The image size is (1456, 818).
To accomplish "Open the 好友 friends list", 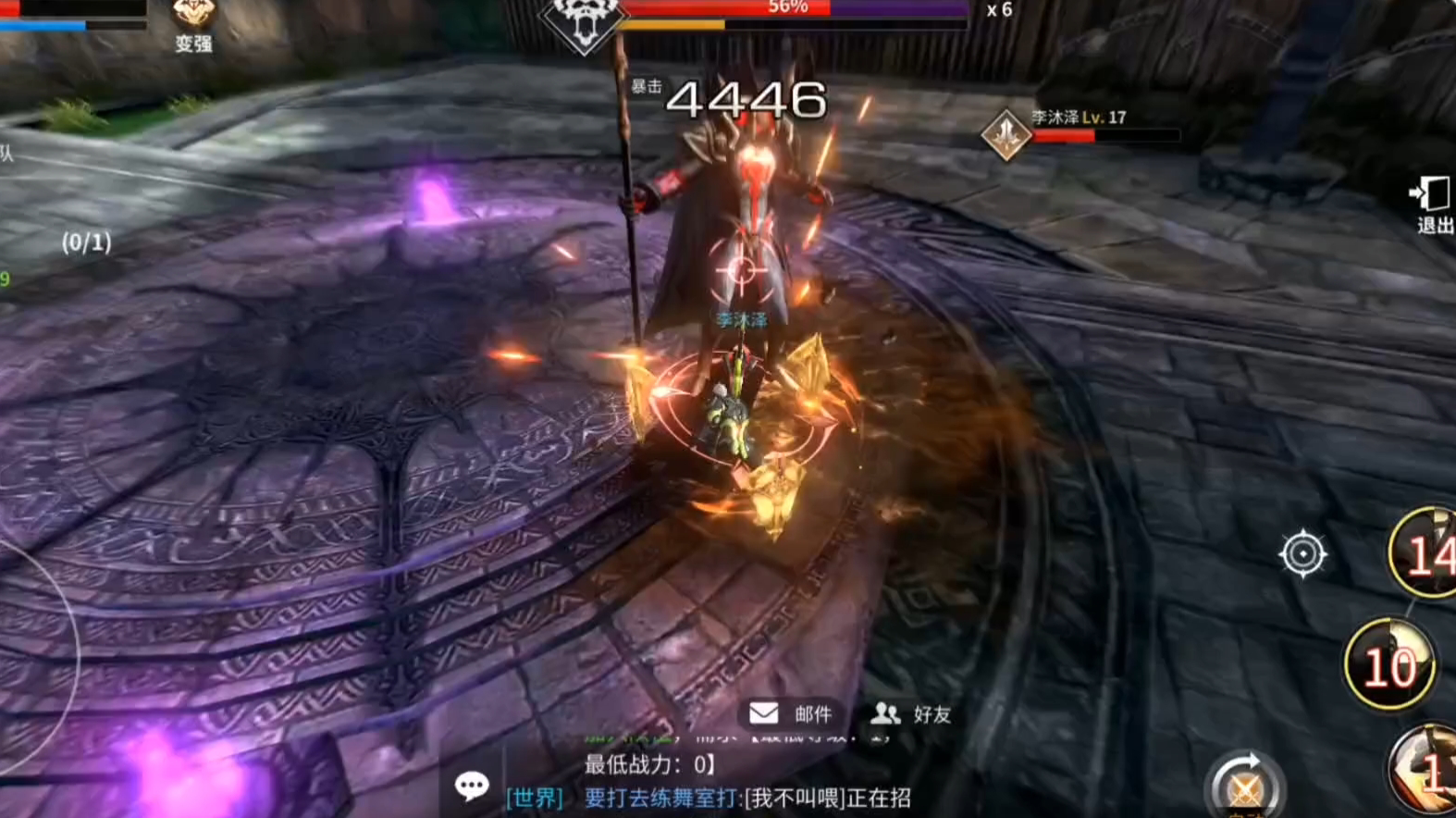I will (911, 713).
